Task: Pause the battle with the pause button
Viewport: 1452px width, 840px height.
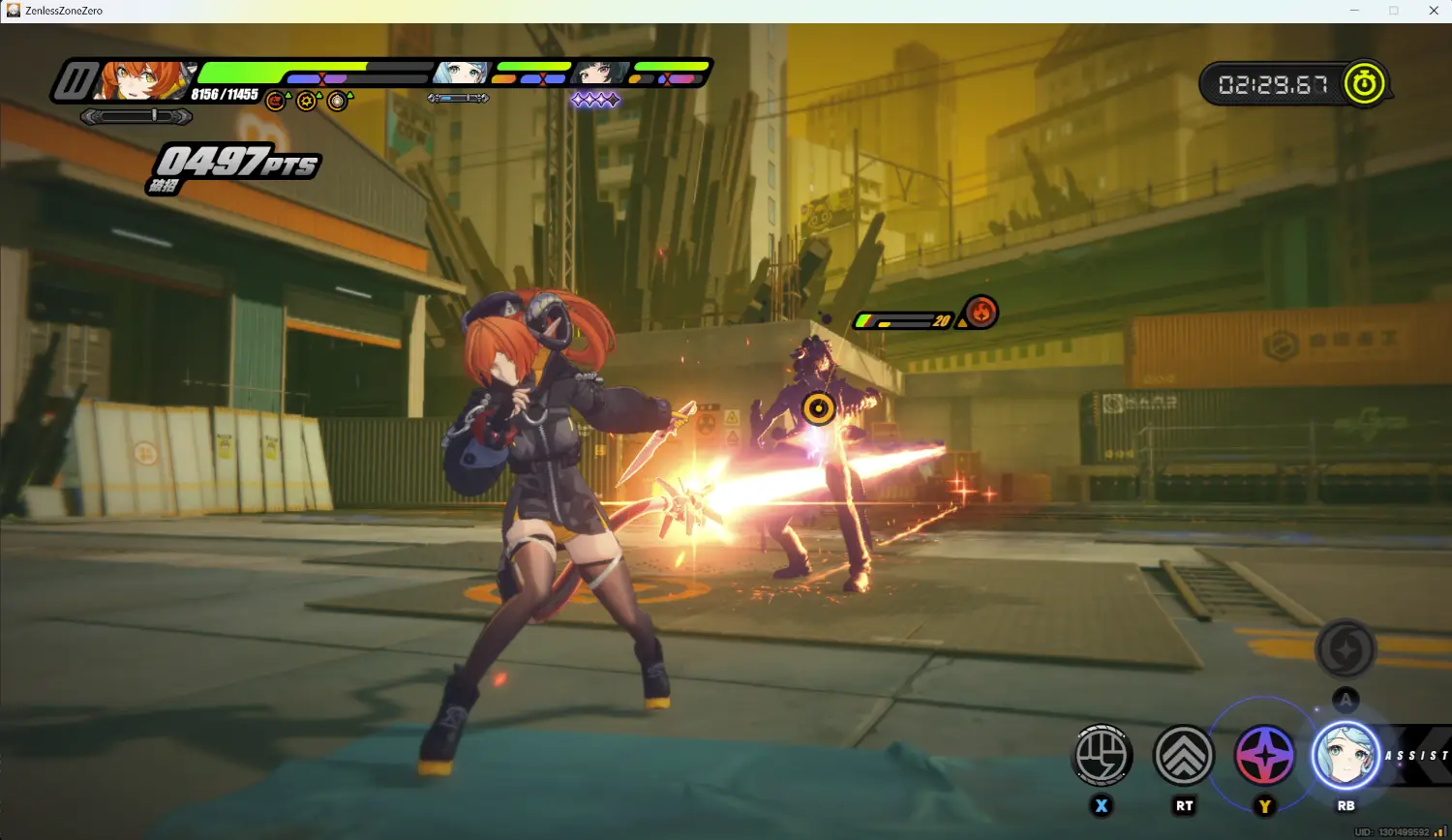Action: [74, 80]
